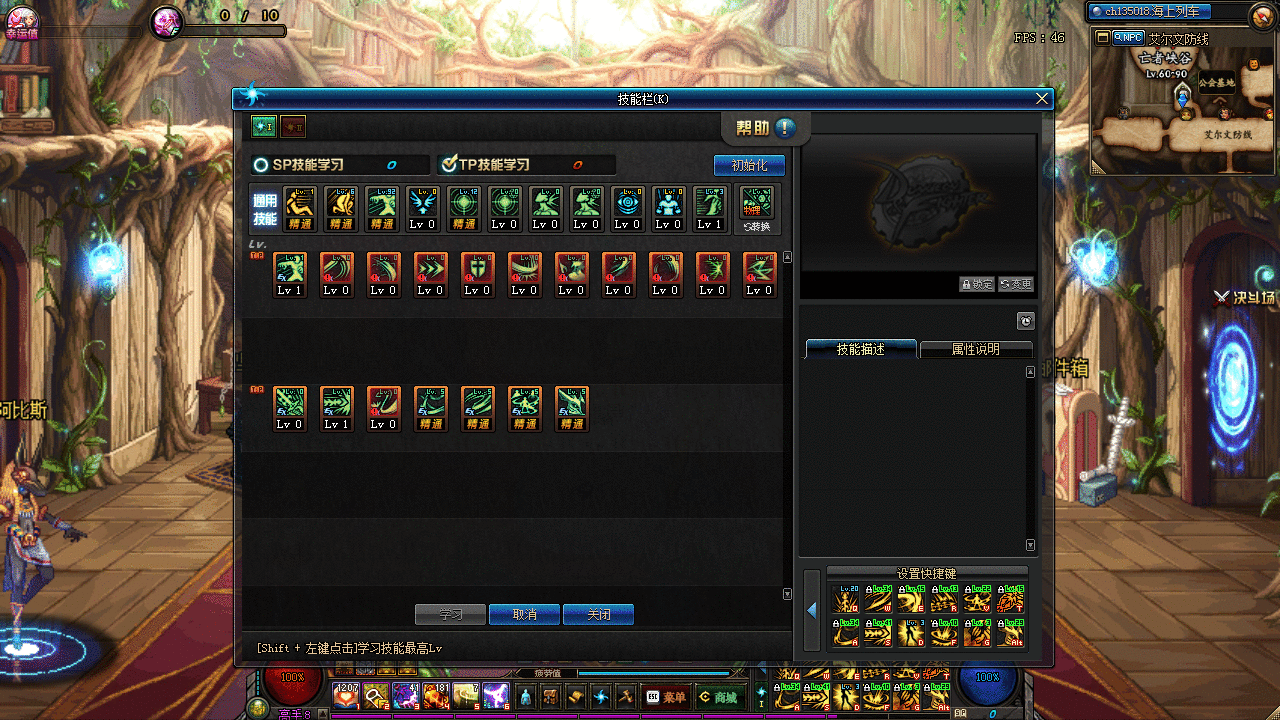Viewport: 1280px width, 720px height.
Task: Click the 初始化 reset button
Action: coord(749,165)
